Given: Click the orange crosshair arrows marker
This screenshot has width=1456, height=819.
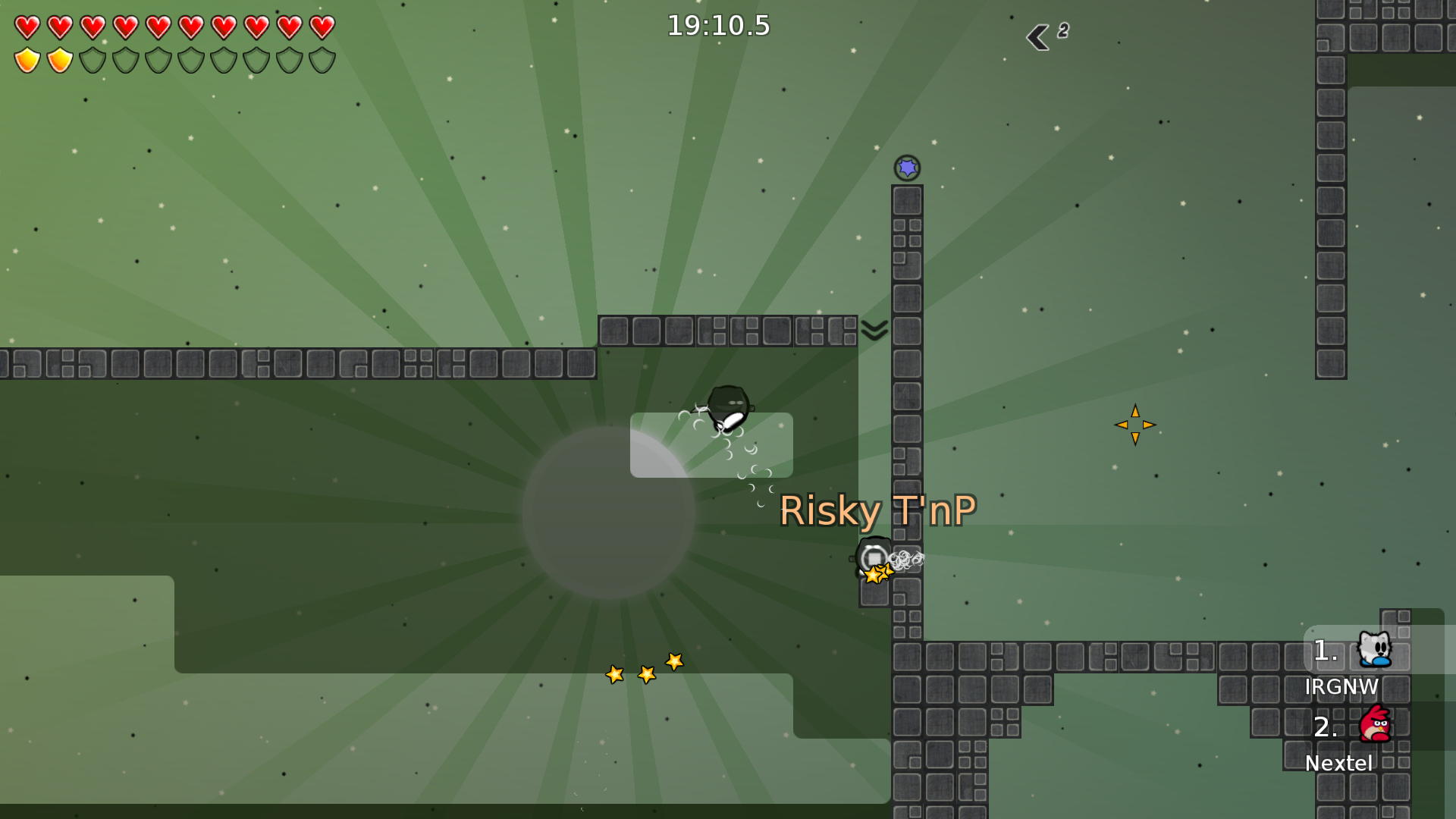Looking at the screenshot, I should [1134, 425].
